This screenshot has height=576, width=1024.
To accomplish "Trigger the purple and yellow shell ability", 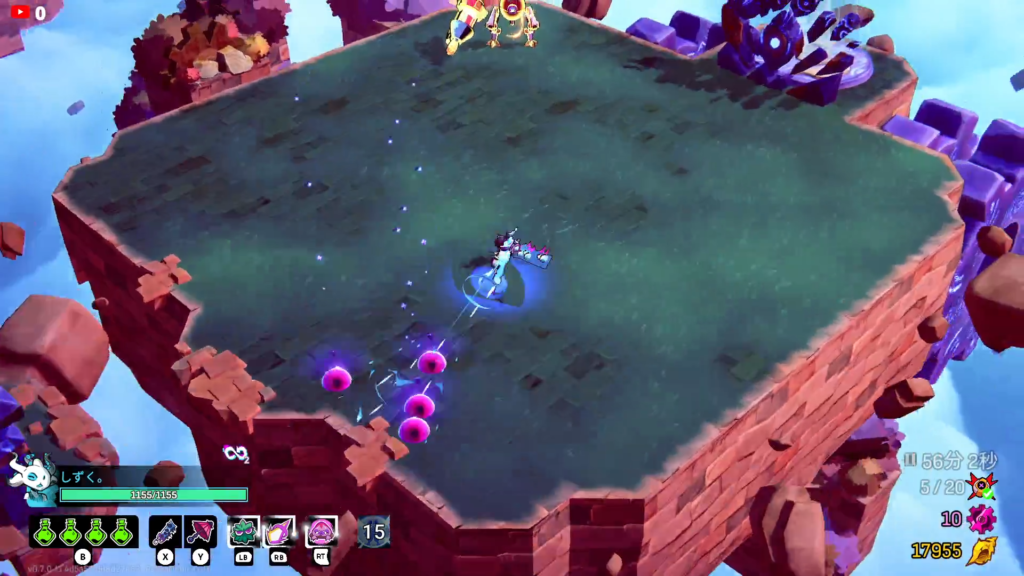I will click(x=279, y=531).
